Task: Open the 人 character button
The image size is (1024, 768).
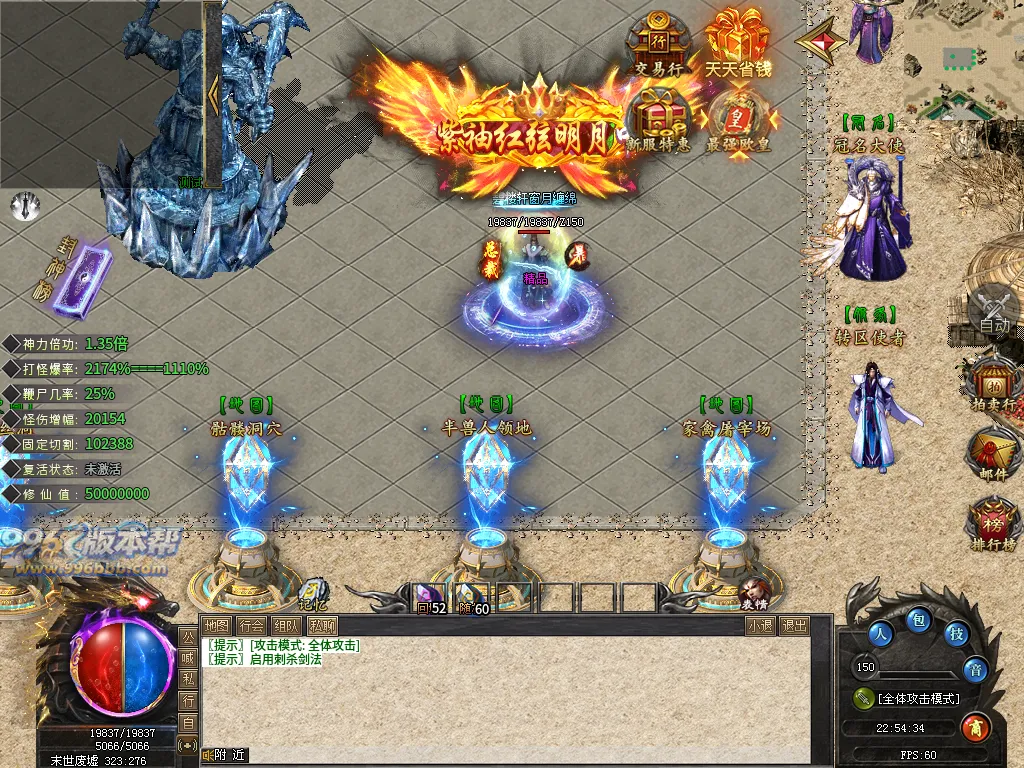Action: (x=881, y=633)
